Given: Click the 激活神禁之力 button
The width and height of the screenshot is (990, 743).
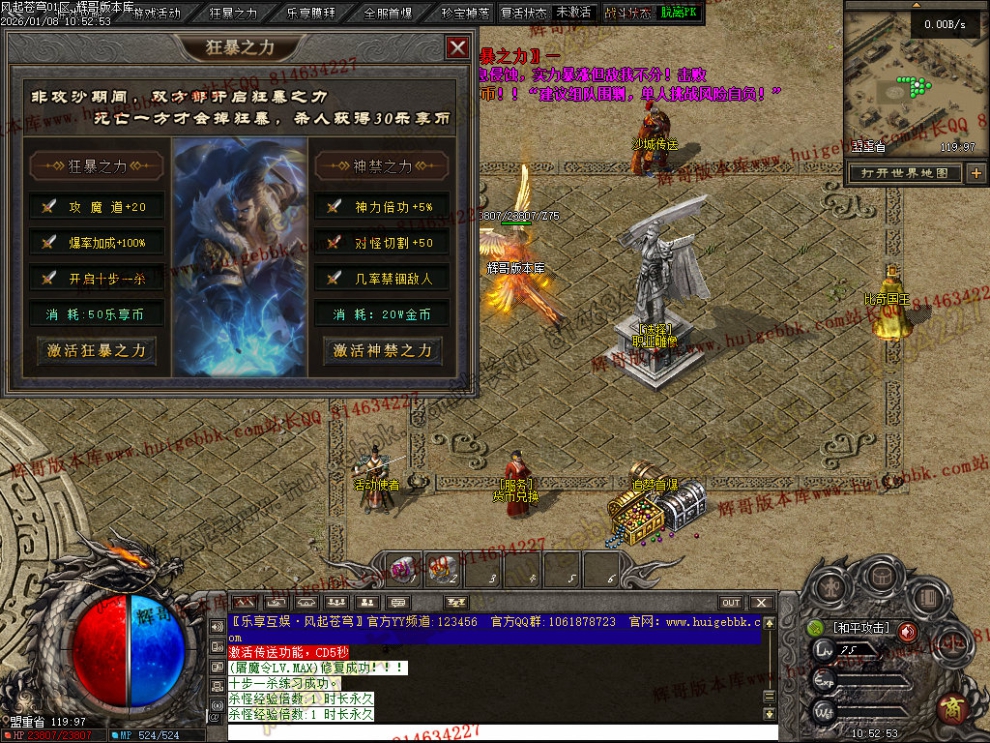Looking at the screenshot, I should click(x=382, y=351).
